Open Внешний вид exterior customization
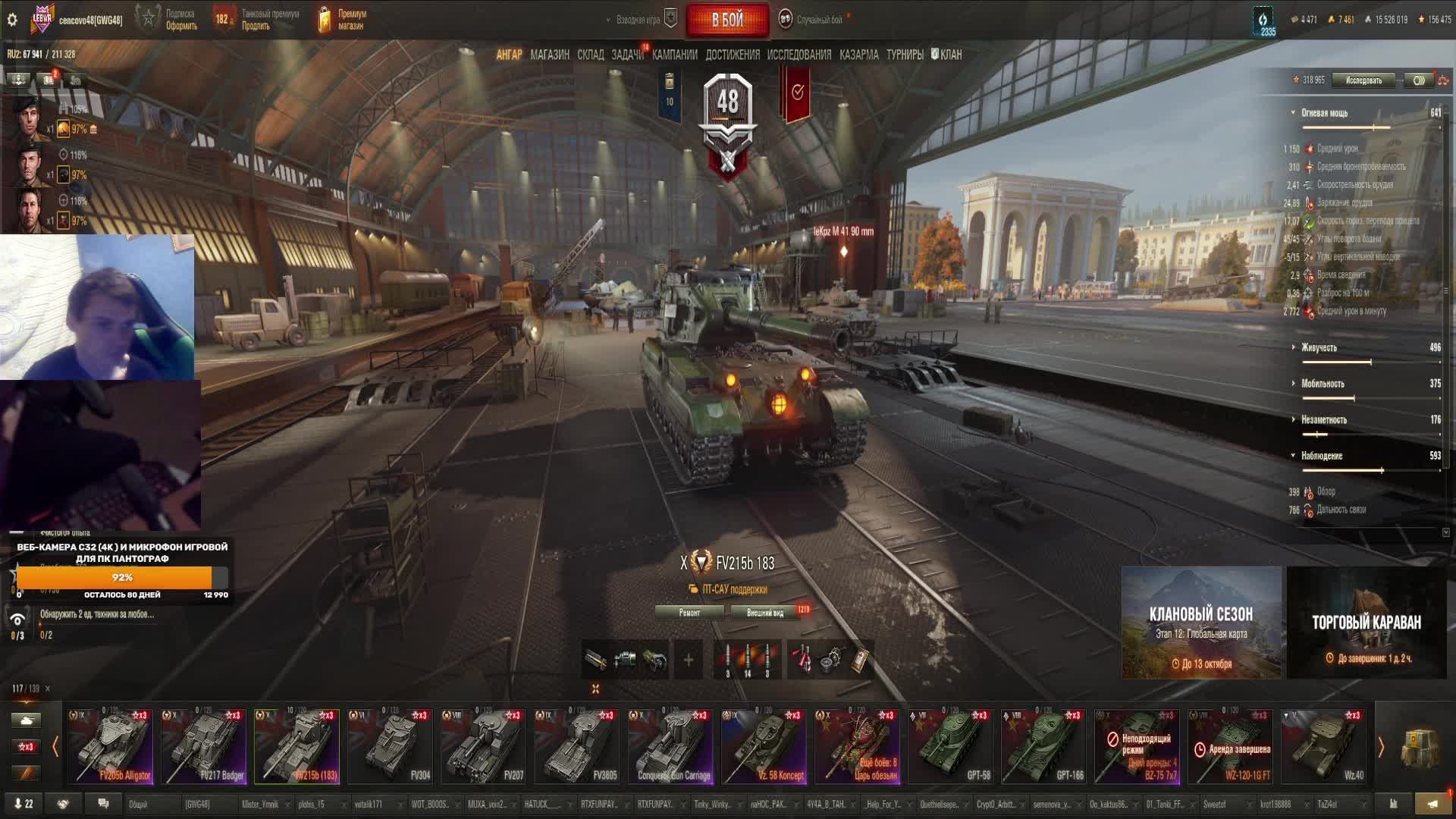The image size is (1456, 819). click(x=764, y=613)
